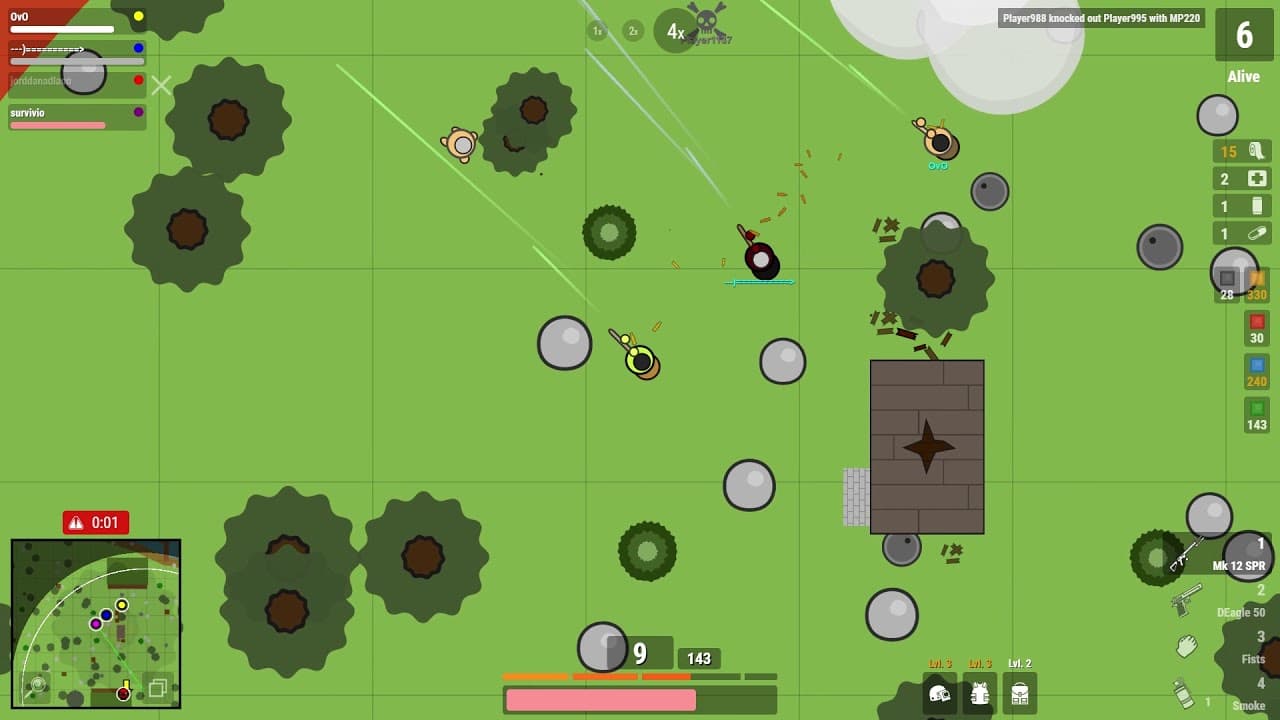
Task: Click the red 0:01 zone timer
Action: tap(97, 522)
